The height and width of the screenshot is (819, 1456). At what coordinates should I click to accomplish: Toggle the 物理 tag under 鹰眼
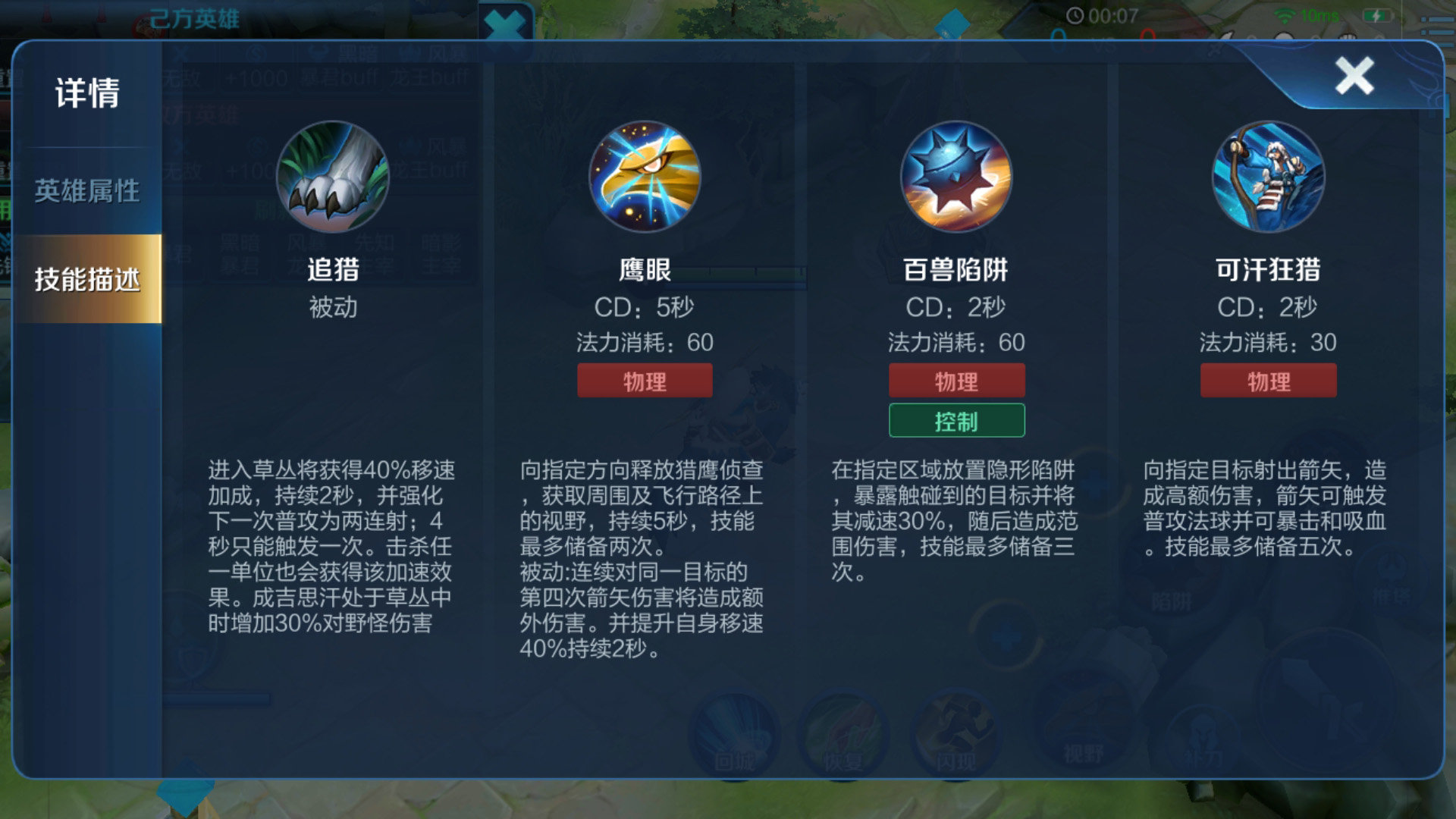point(645,381)
